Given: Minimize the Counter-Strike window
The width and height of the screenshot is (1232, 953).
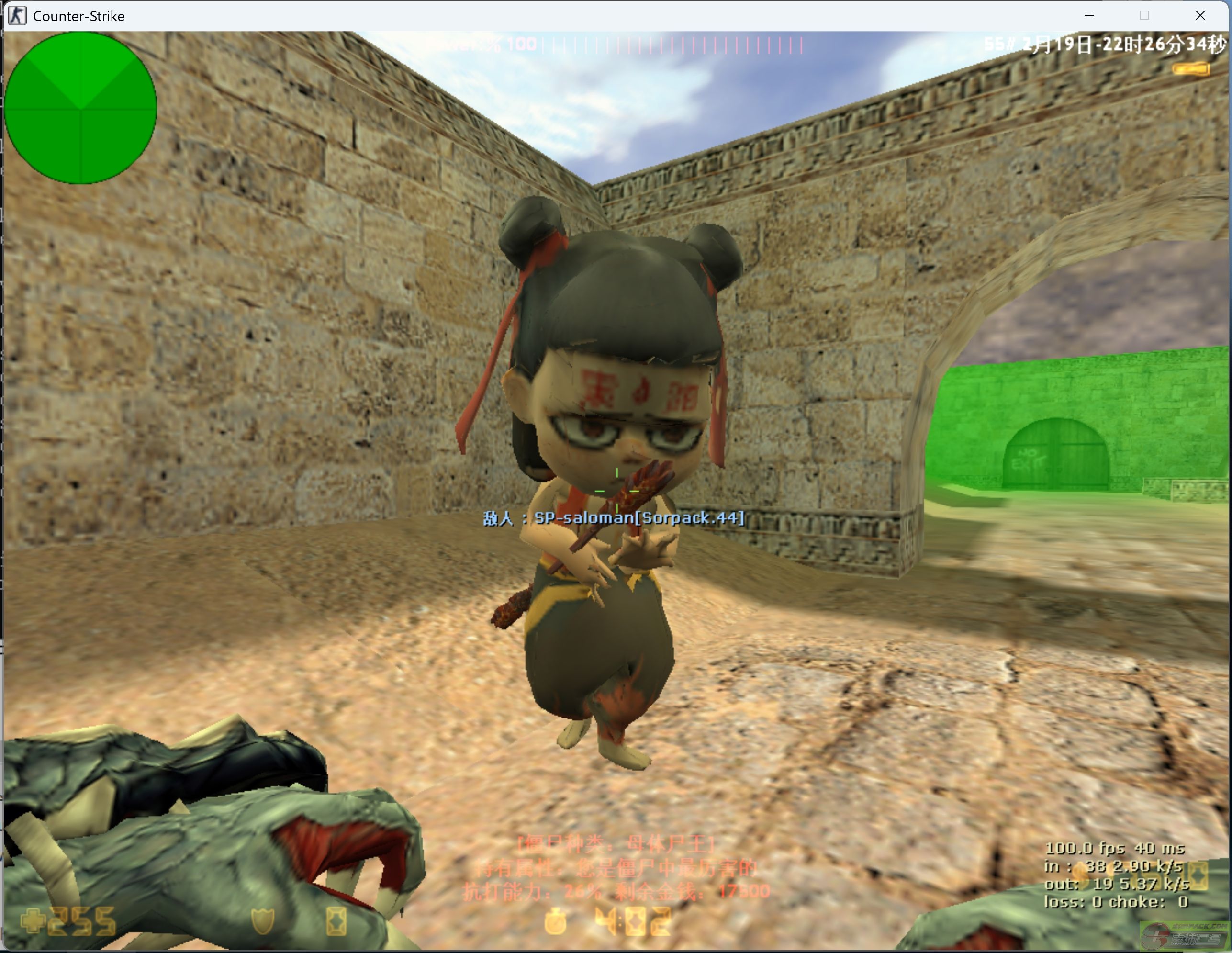Looking at the screenshot, I should [x=1089, y=16].
